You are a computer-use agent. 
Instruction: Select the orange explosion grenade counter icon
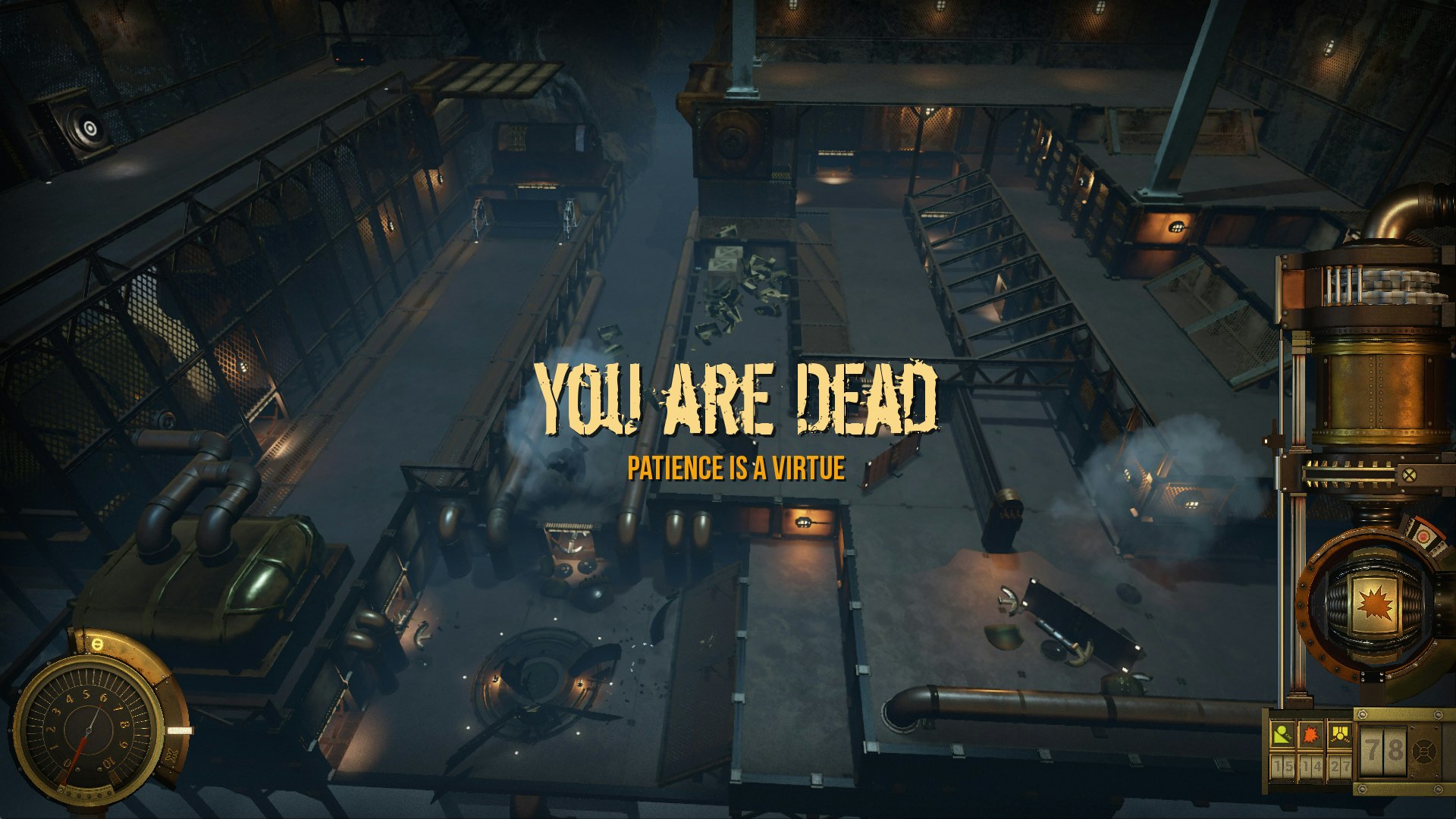(1310, 735)
